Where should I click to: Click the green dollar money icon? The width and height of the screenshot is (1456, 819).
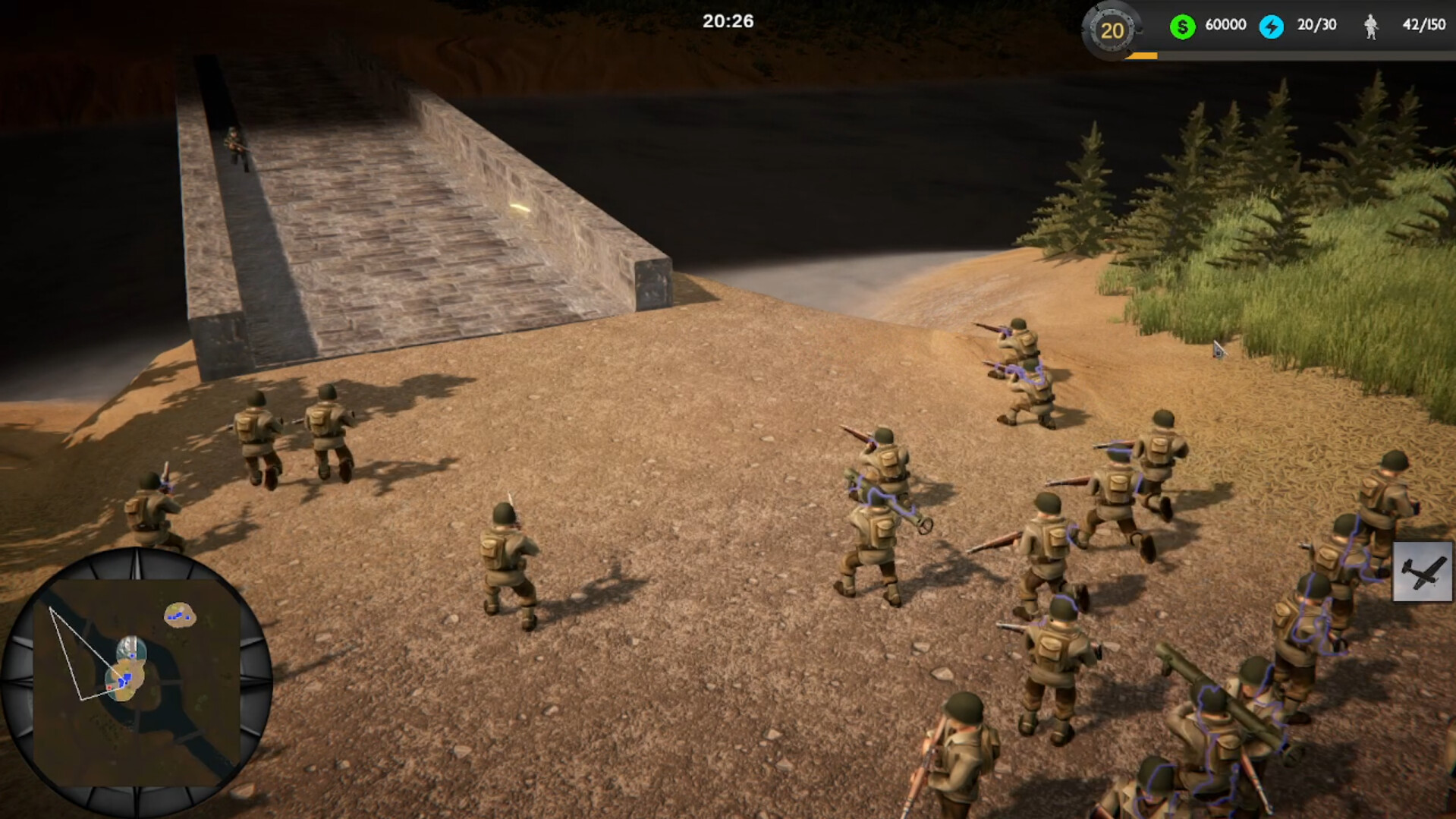click(x=1182, y=24)
